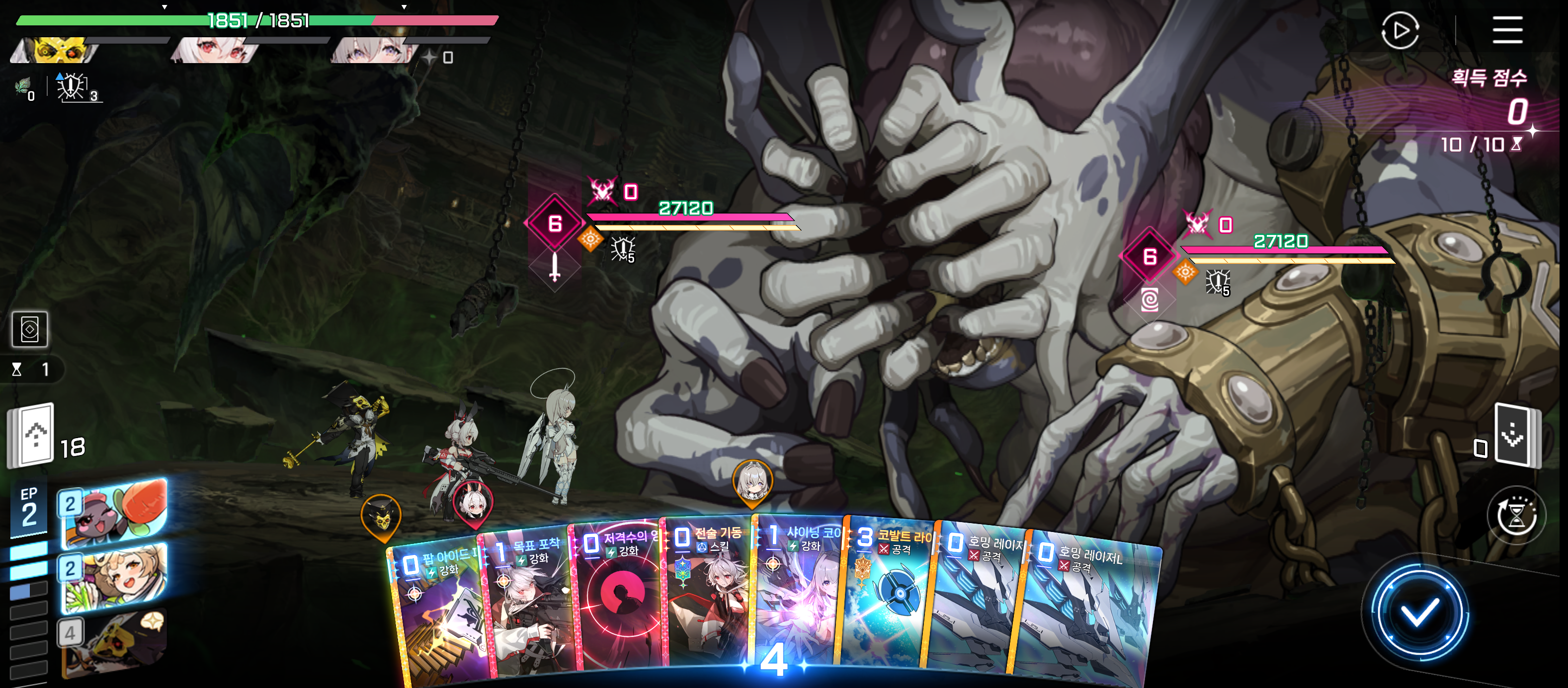Select the rightmost 호밍 레이저L card
The width and height of the screenshot is (1568, 688).
point(1089,609)
